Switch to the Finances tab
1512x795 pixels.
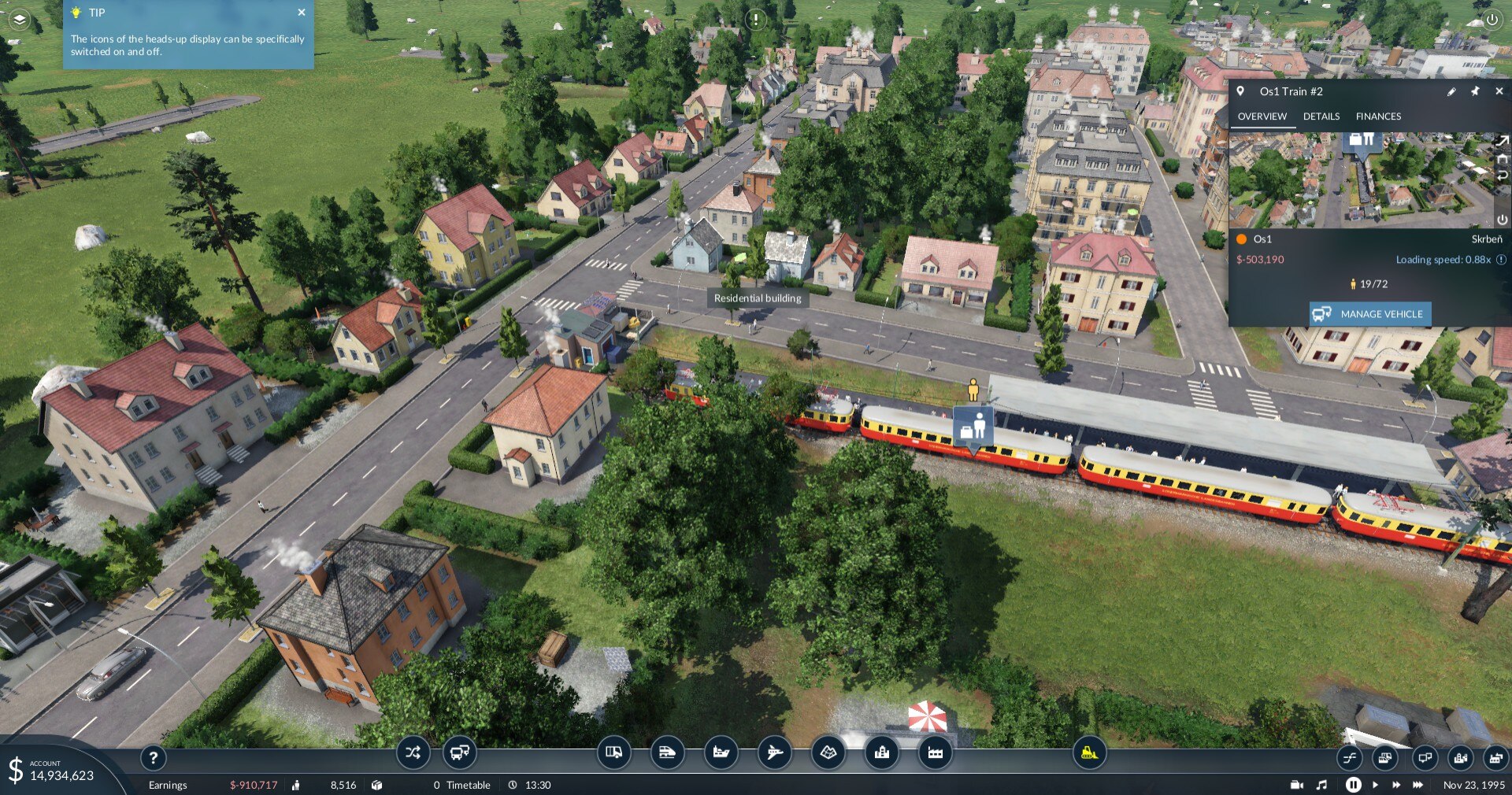point(1378,116)
